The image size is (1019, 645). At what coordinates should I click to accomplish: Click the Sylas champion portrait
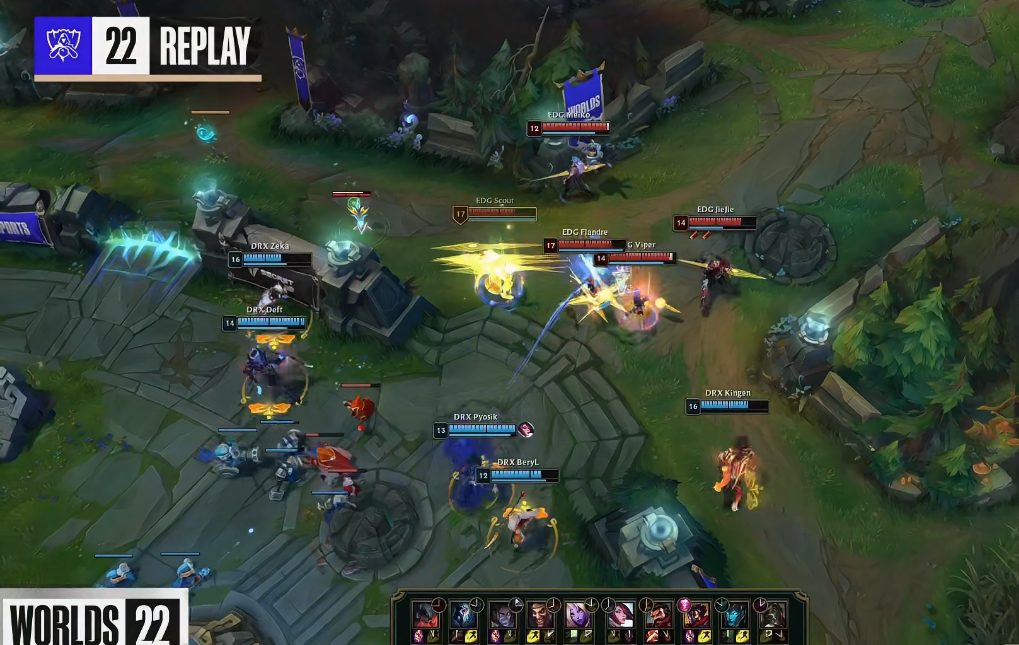(x=502, y=614)
